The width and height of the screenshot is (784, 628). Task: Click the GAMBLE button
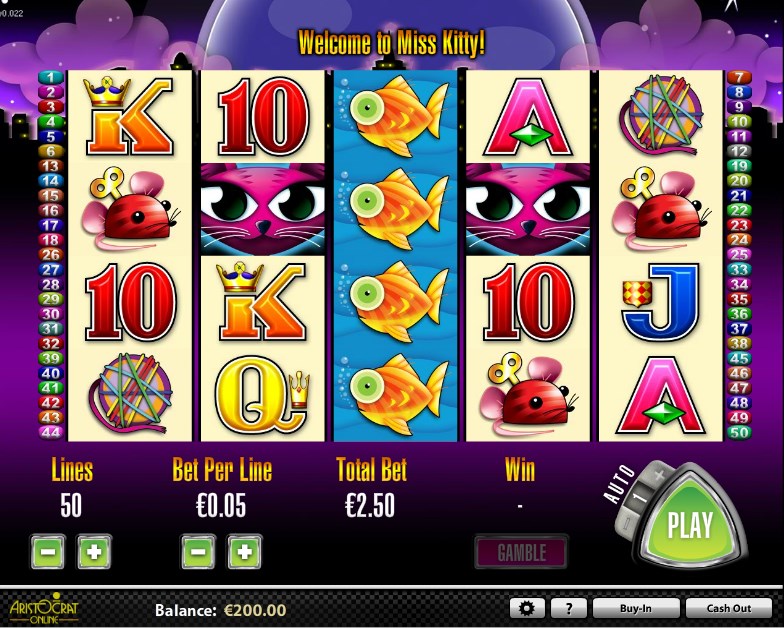521,552
